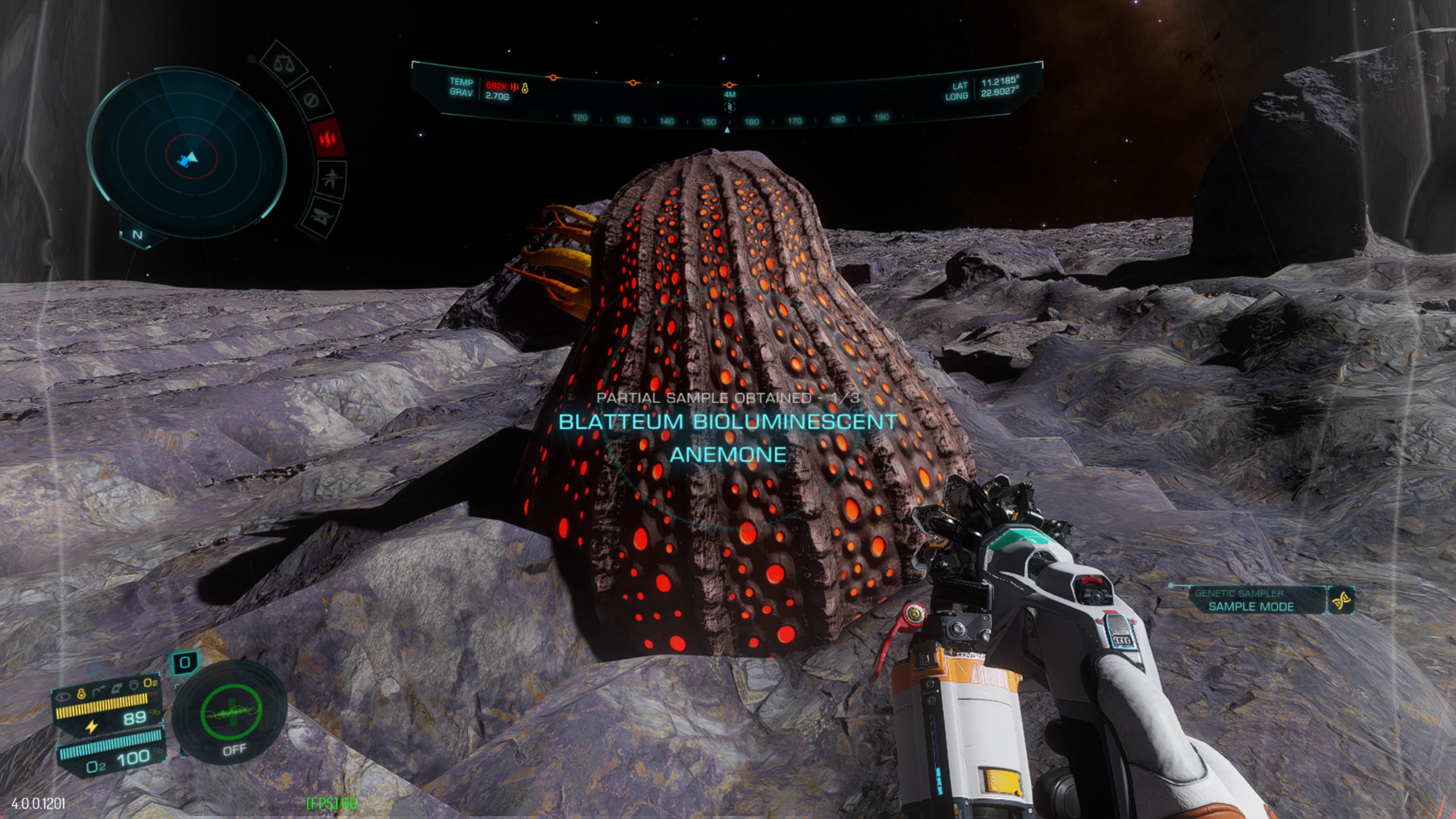Viewport: 1456px width, 819px height.
Task: Click the yellow O2 suit status icon
Action: pyautogui.click(x=150, y=682)
